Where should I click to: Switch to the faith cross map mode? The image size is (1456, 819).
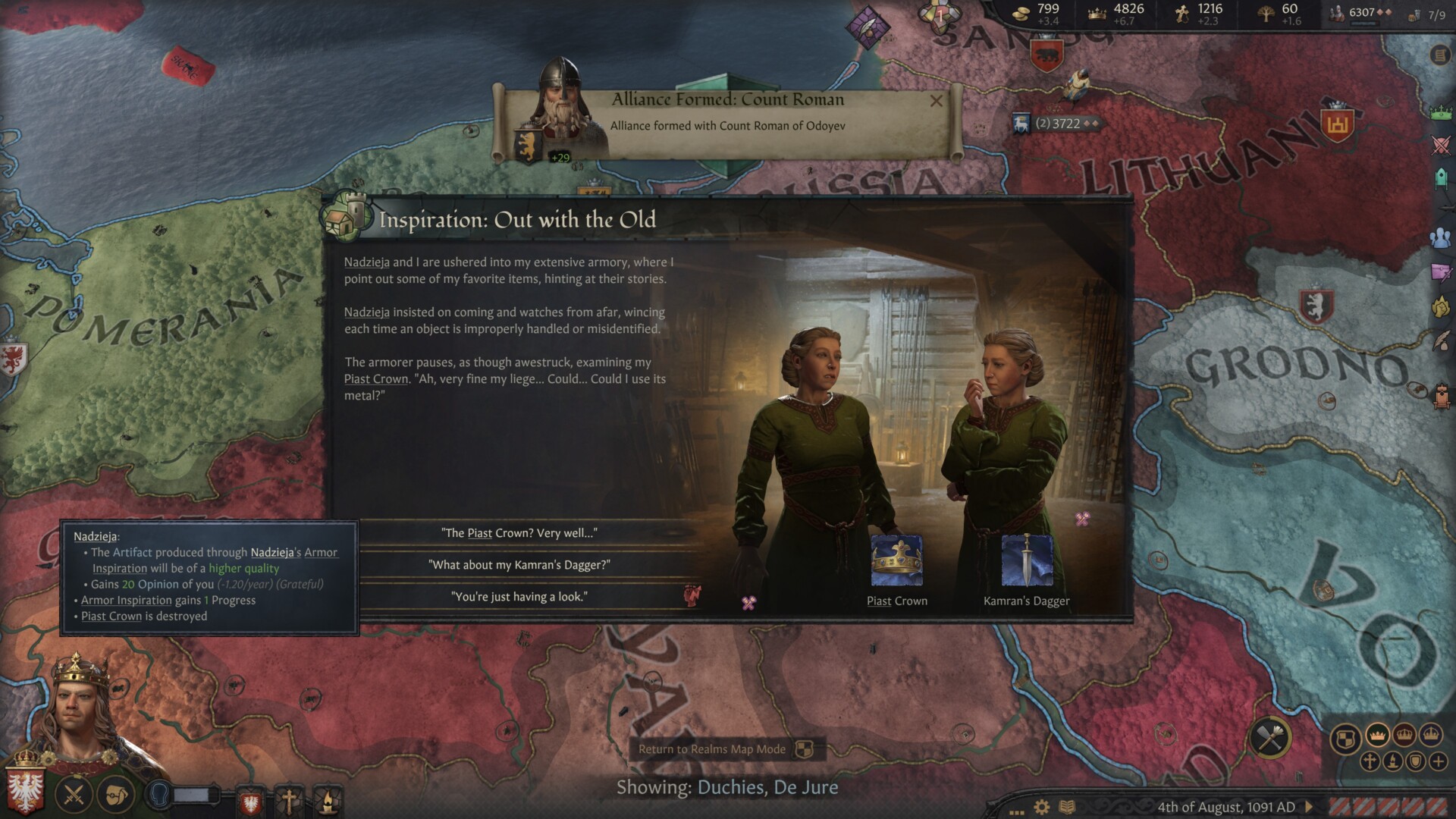[1370, 761]
